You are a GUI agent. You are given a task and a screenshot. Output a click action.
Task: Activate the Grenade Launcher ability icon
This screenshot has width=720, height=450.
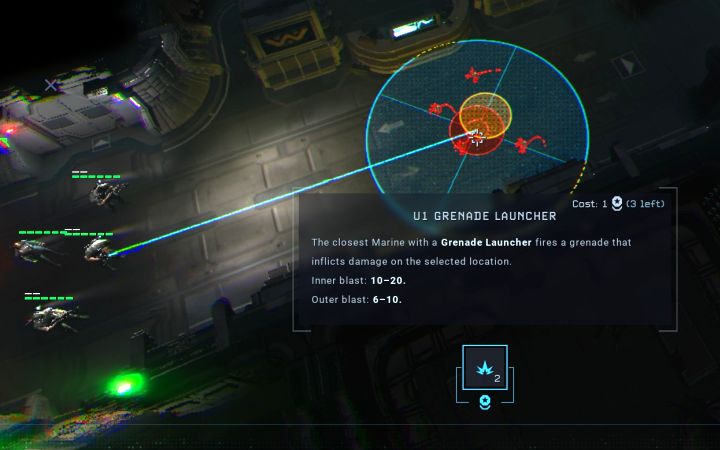pyautogui.click(x=485, y=368)
